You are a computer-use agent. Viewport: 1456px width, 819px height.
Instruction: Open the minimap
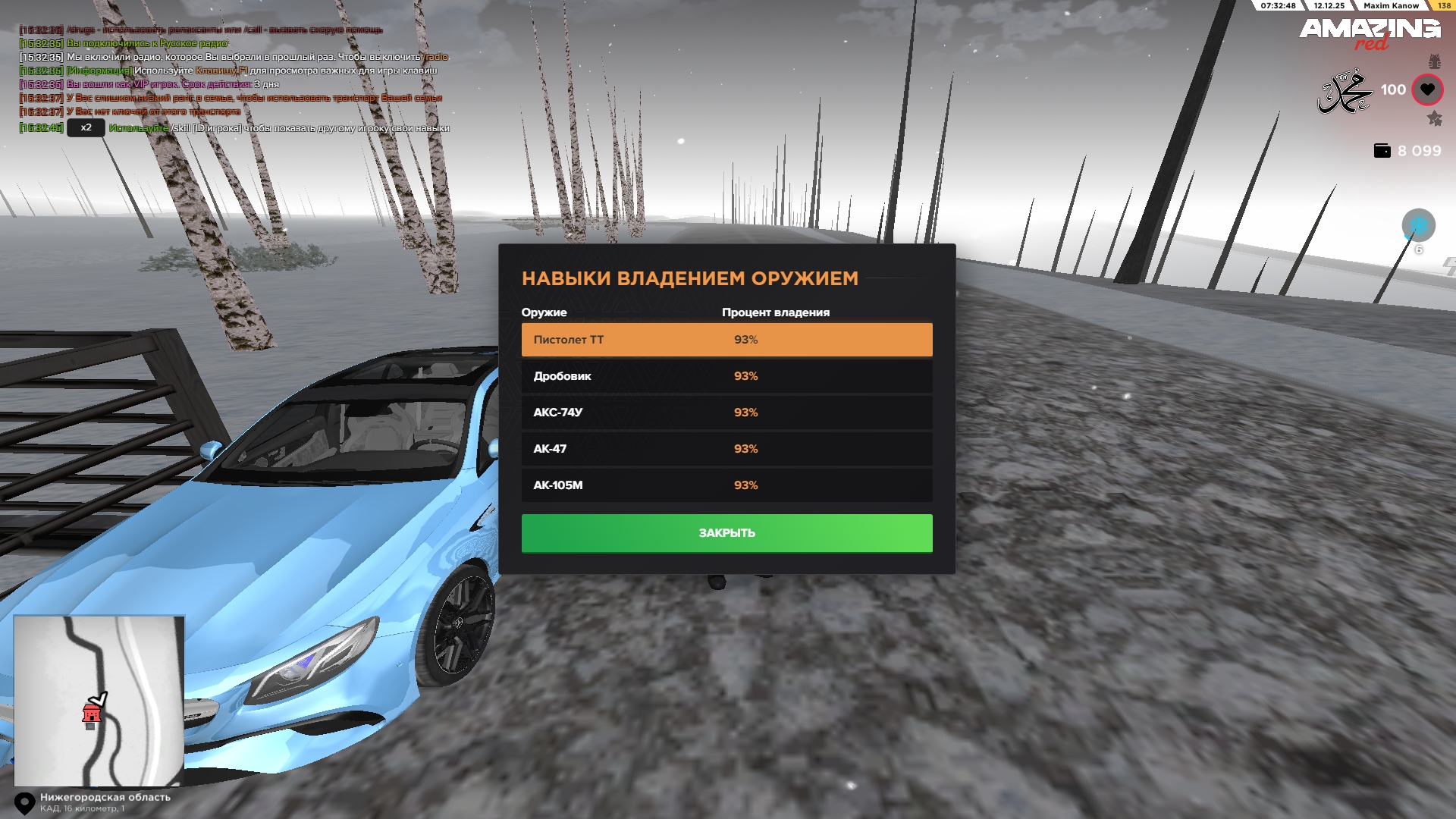point(99,700)
